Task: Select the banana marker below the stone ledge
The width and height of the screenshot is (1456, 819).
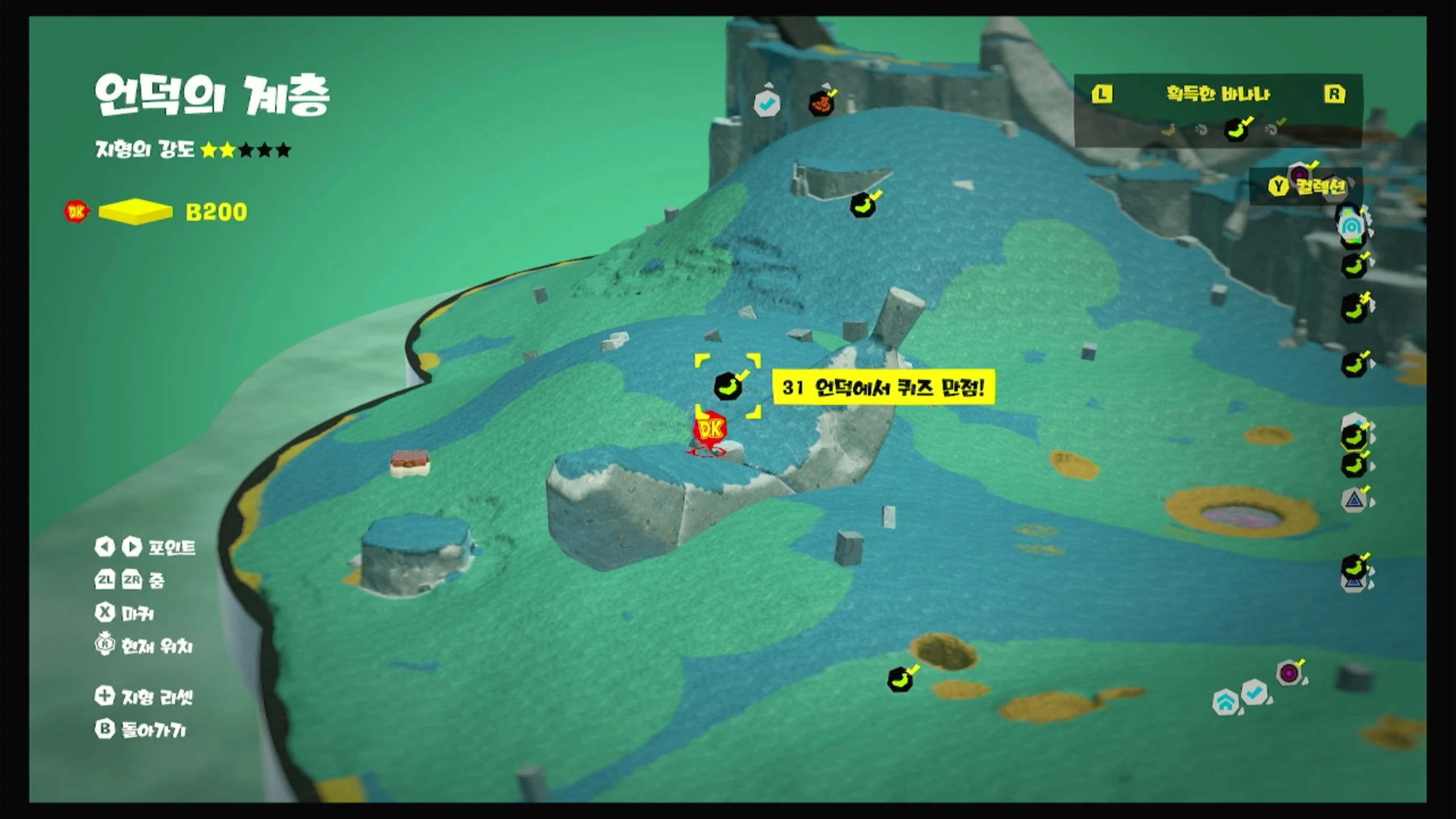Action: (863, 205)
